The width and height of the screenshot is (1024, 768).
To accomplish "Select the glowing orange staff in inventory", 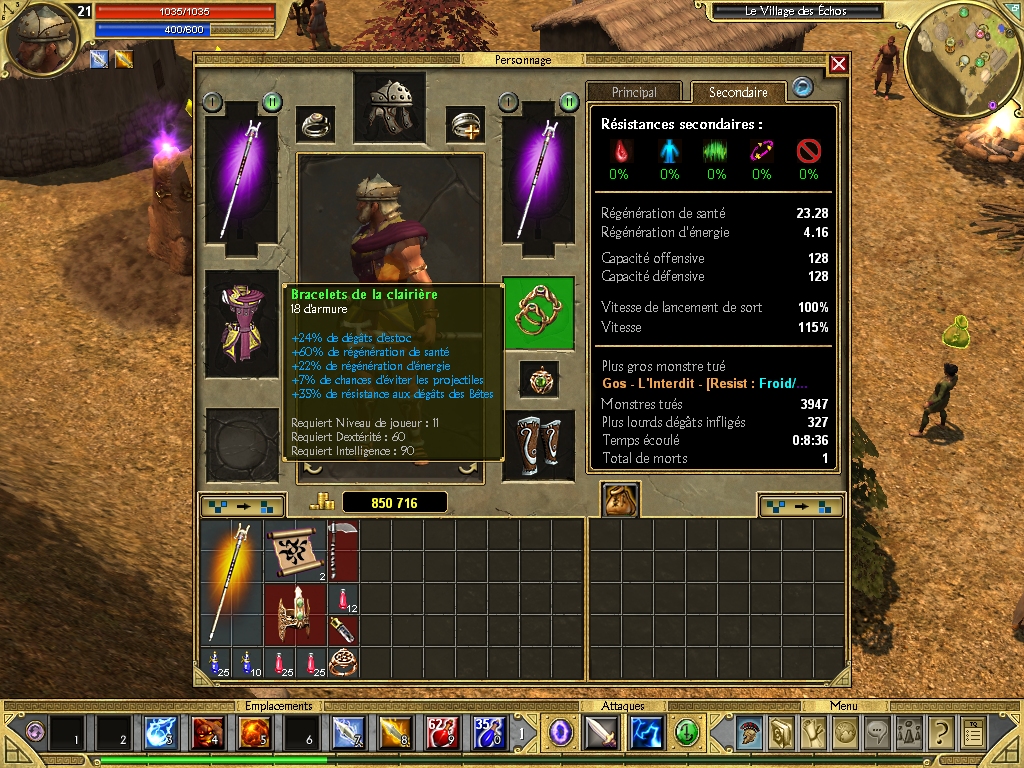I will [x=231, y=582].
